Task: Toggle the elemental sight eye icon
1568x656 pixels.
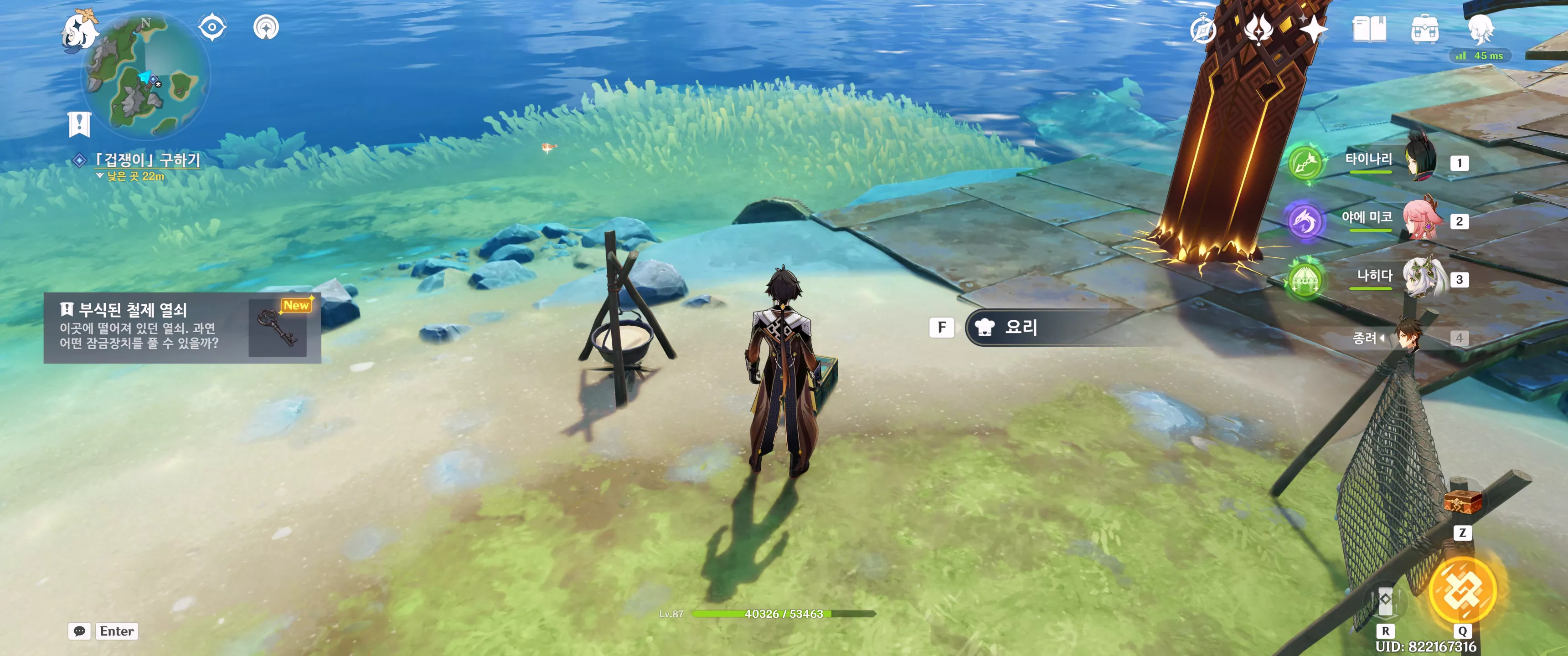Action: (212, 27)
